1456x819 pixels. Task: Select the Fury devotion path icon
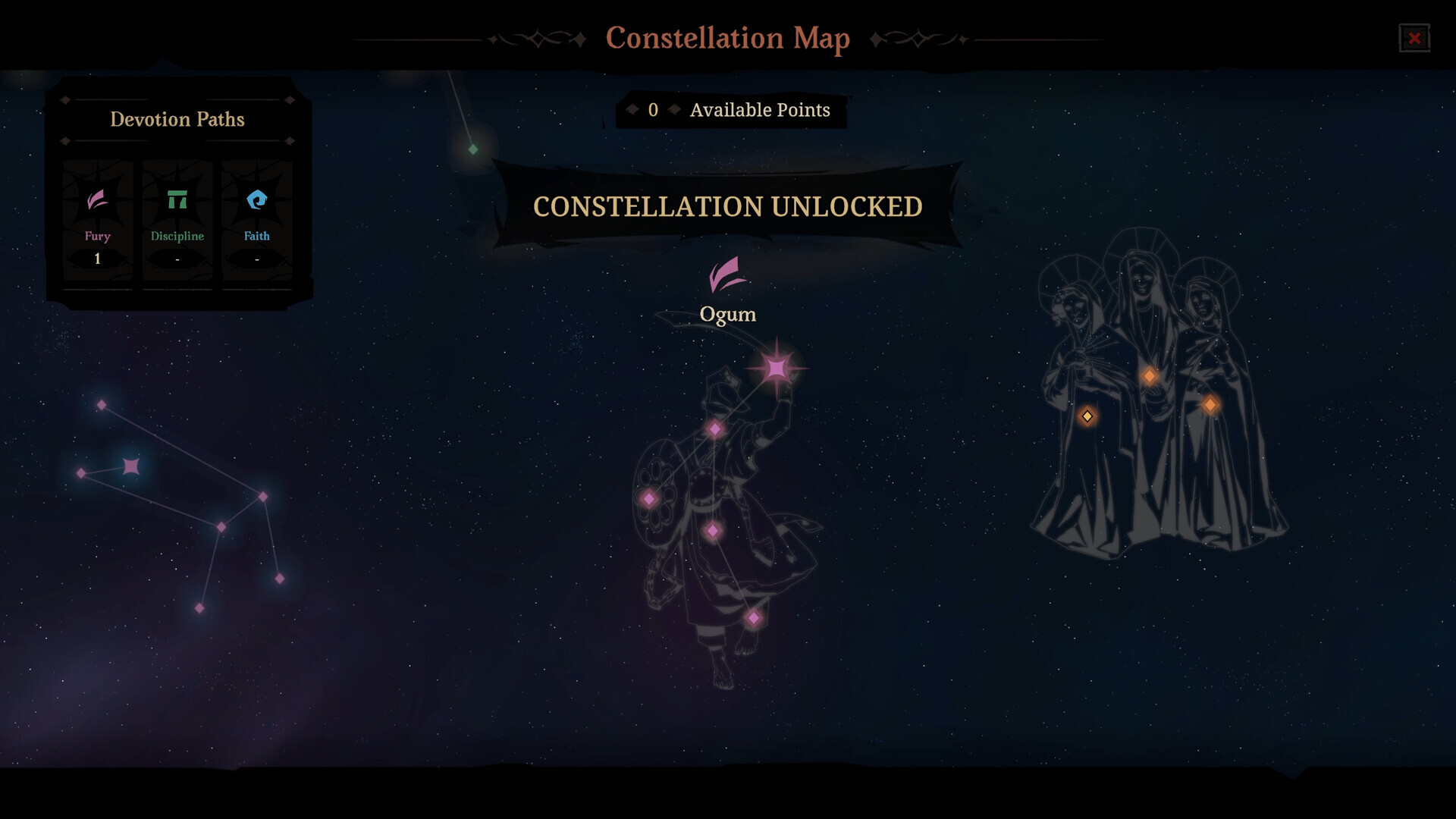(97, 201)
